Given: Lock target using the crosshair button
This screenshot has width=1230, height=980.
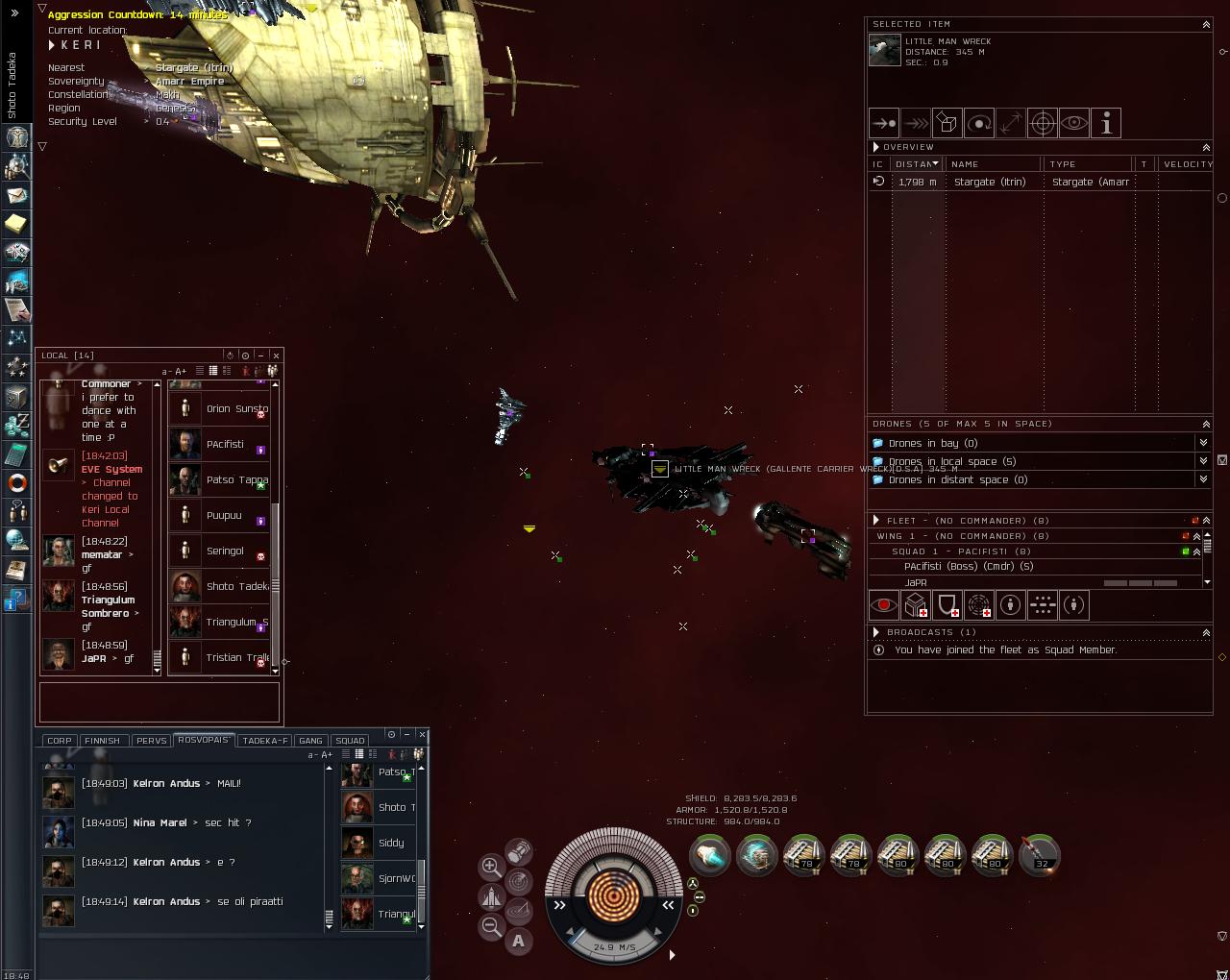Looking at the screenshot, I should coord(1043,123).
